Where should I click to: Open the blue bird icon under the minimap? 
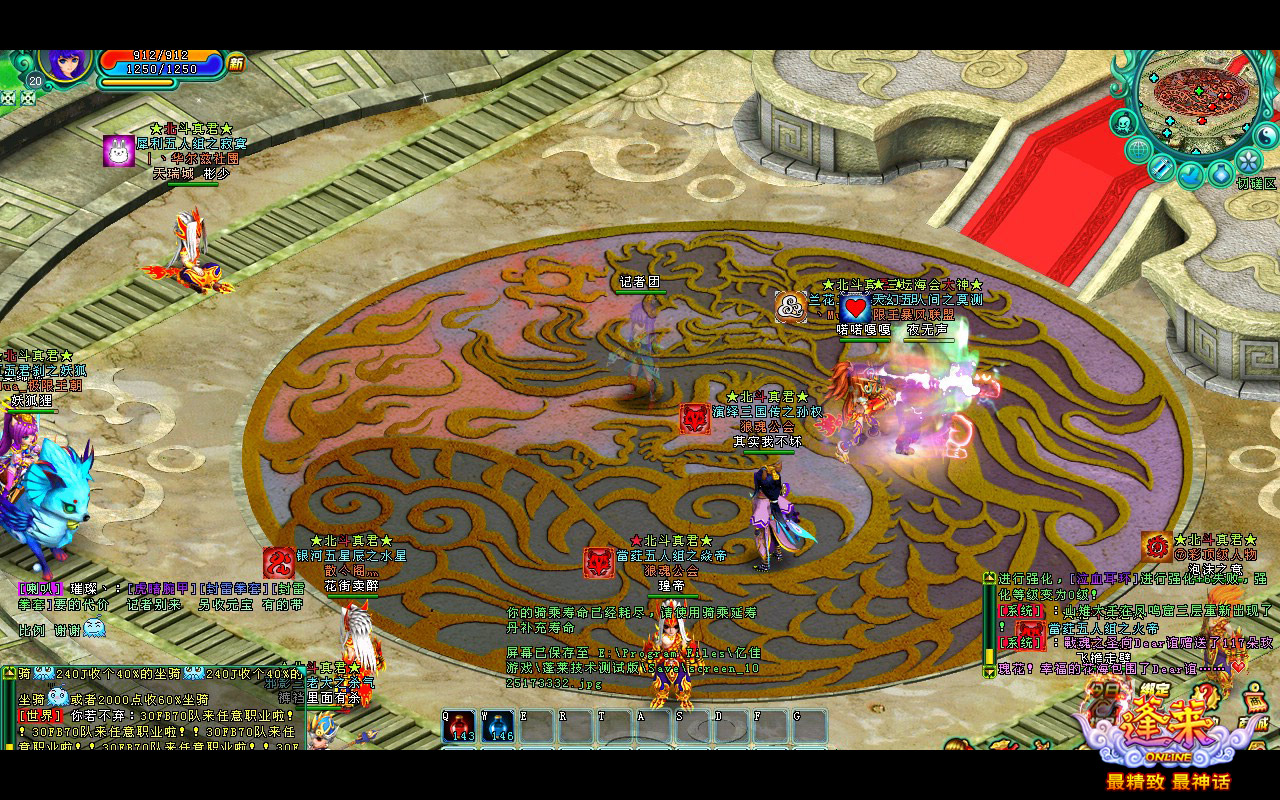1190,175
